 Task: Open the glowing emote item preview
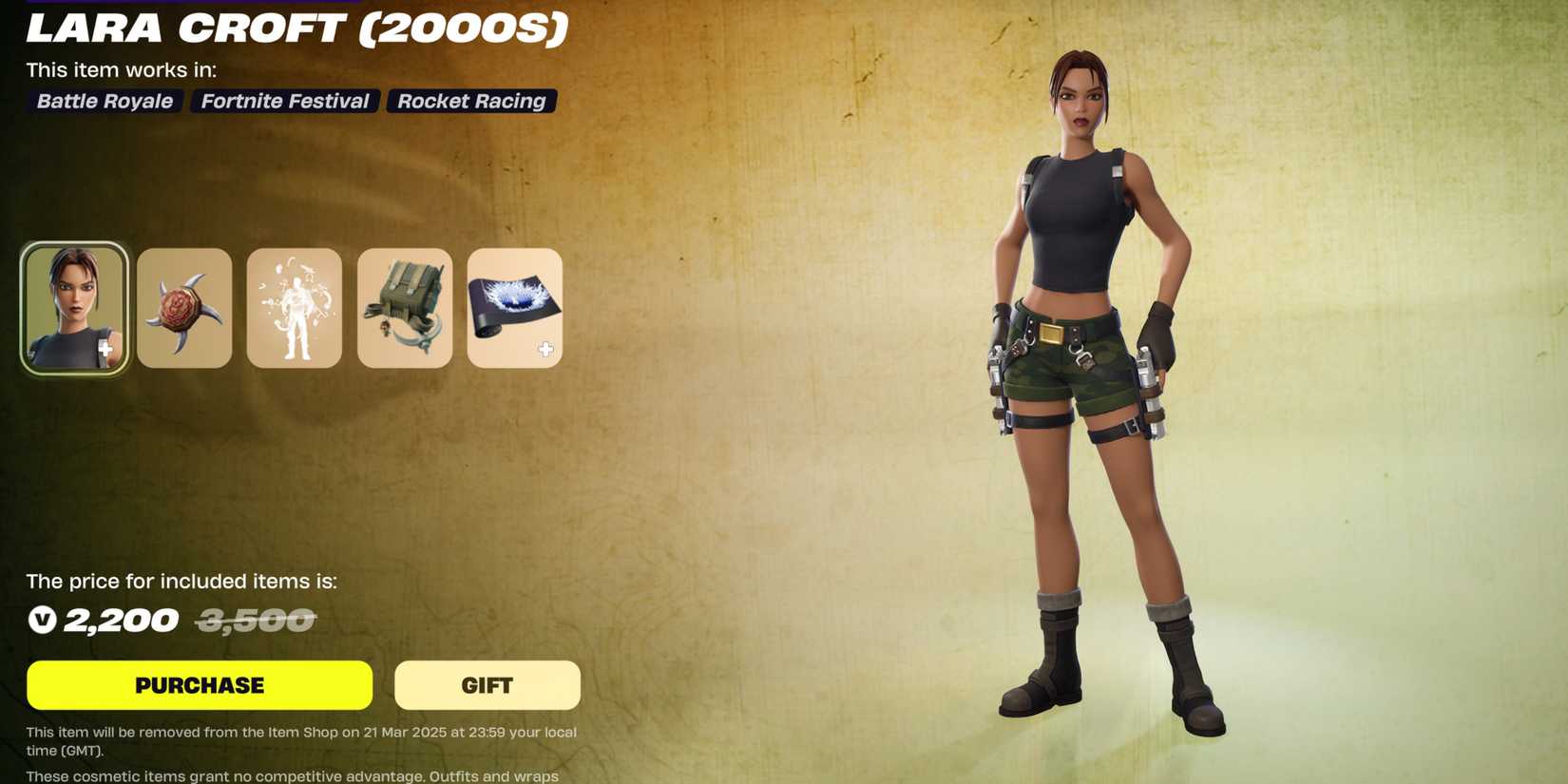click(295, 308)
